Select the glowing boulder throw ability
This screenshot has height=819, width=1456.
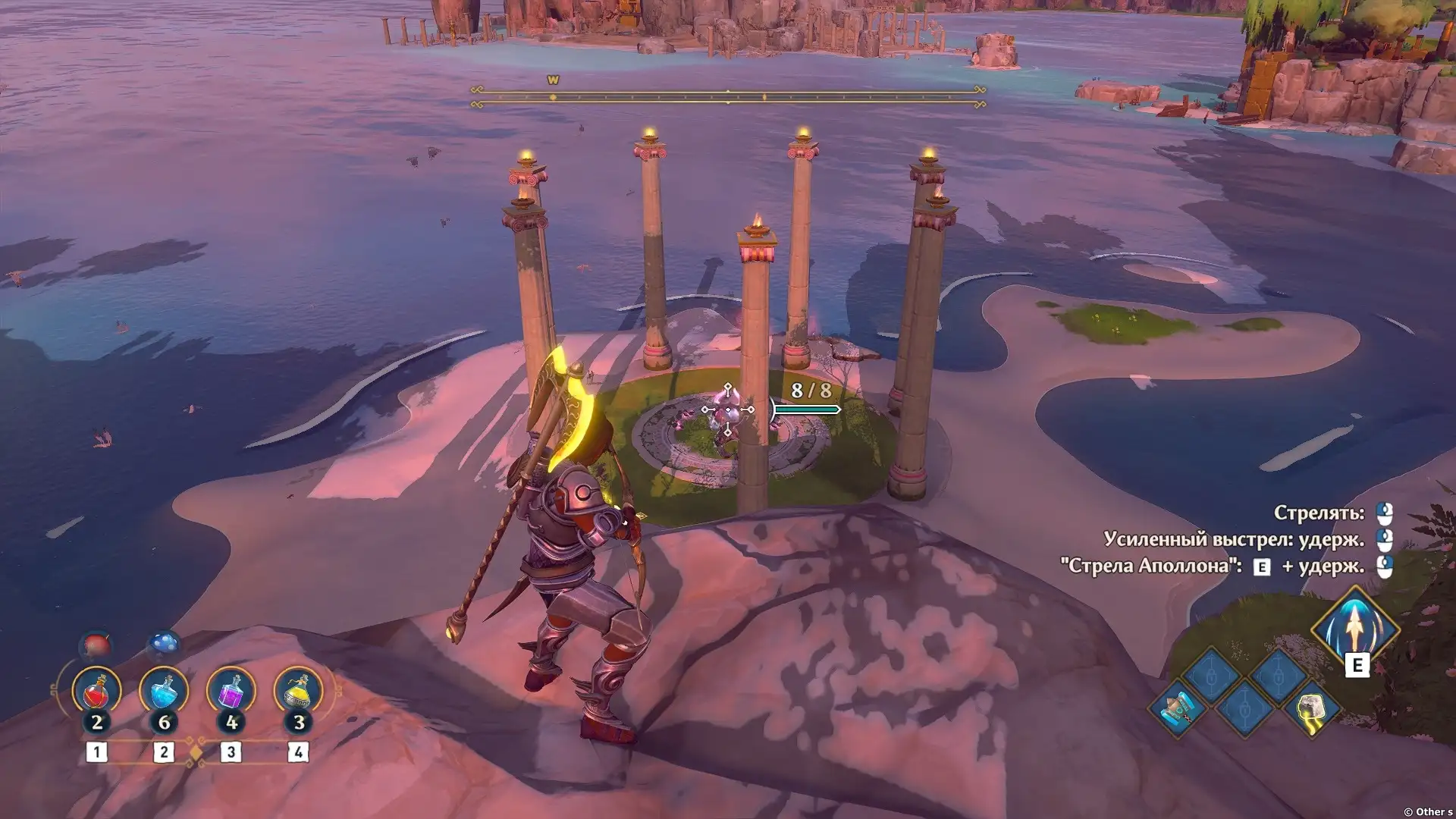point(1312,710)
